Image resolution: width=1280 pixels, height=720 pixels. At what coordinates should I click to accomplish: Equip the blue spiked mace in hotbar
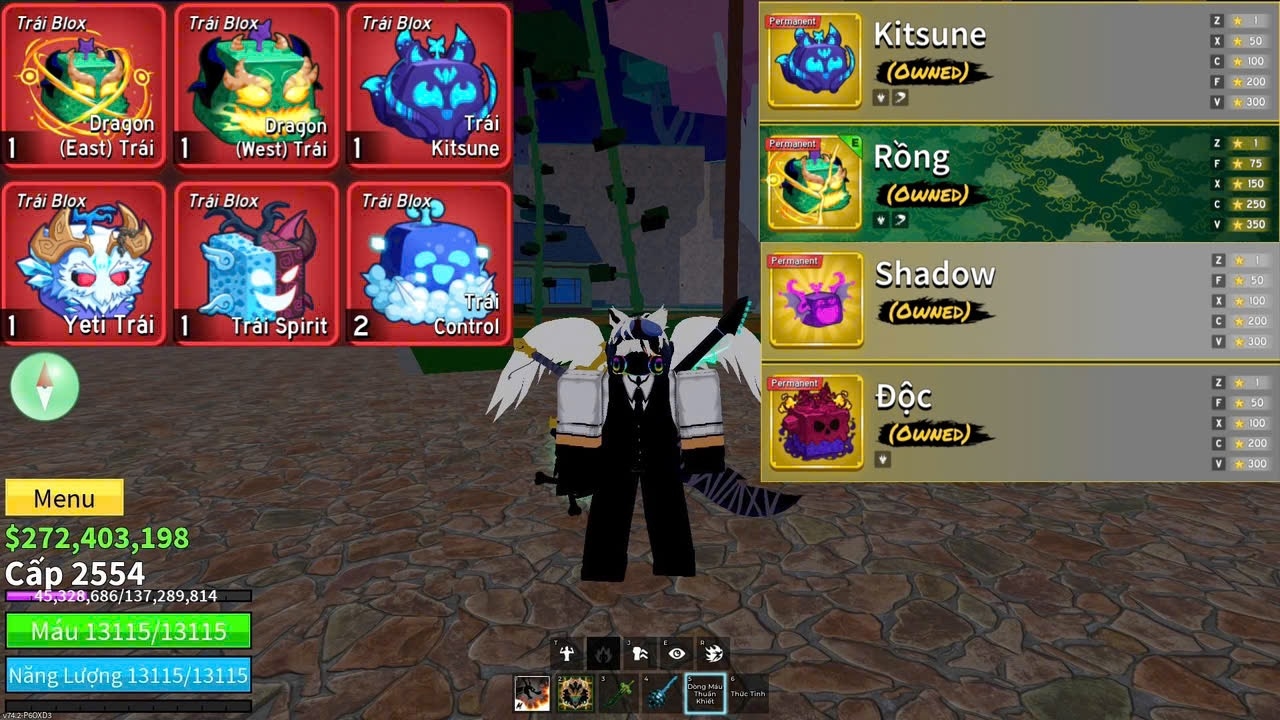661,693
